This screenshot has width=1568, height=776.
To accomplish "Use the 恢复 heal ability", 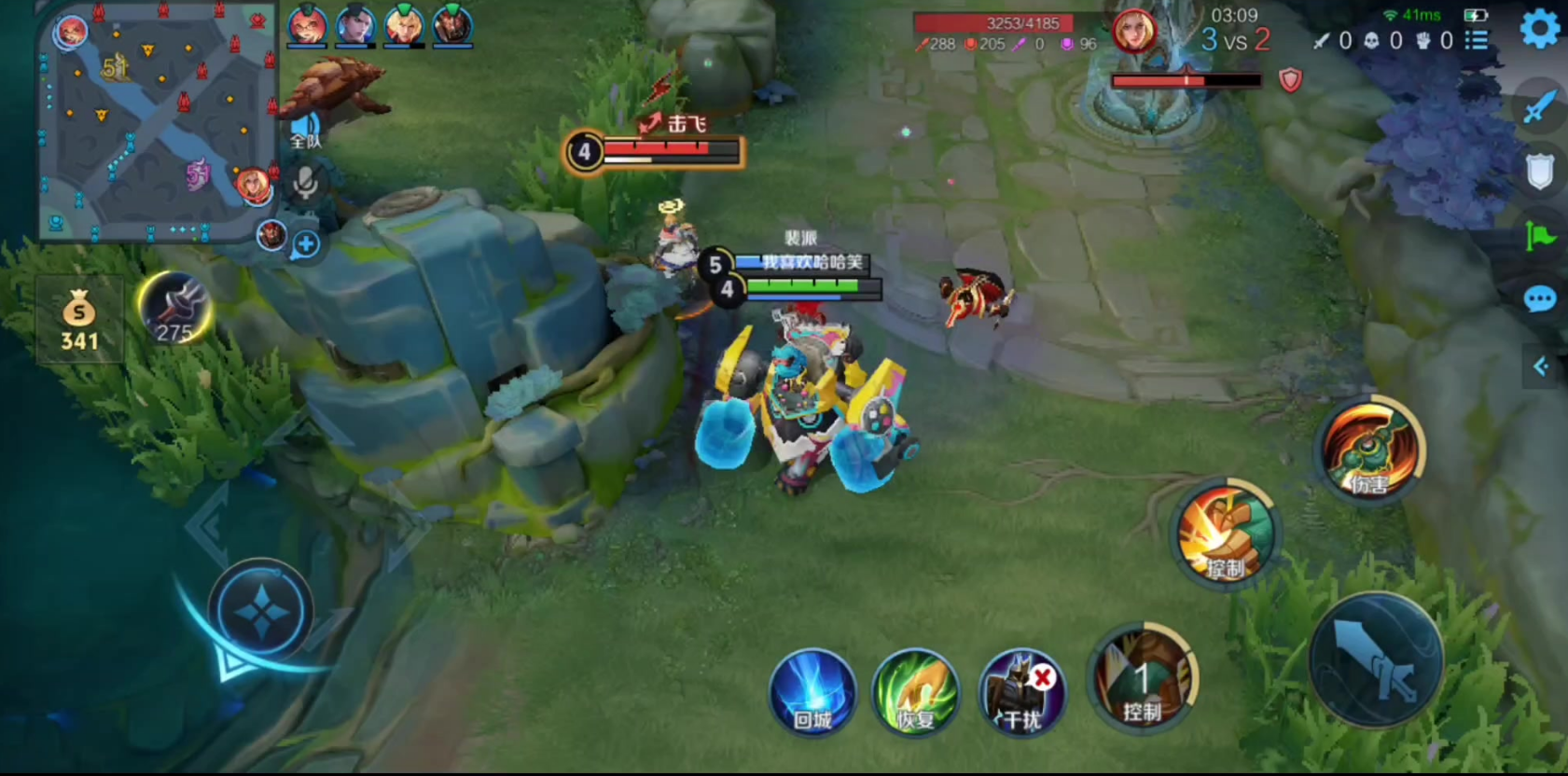I will coord(916,692).
